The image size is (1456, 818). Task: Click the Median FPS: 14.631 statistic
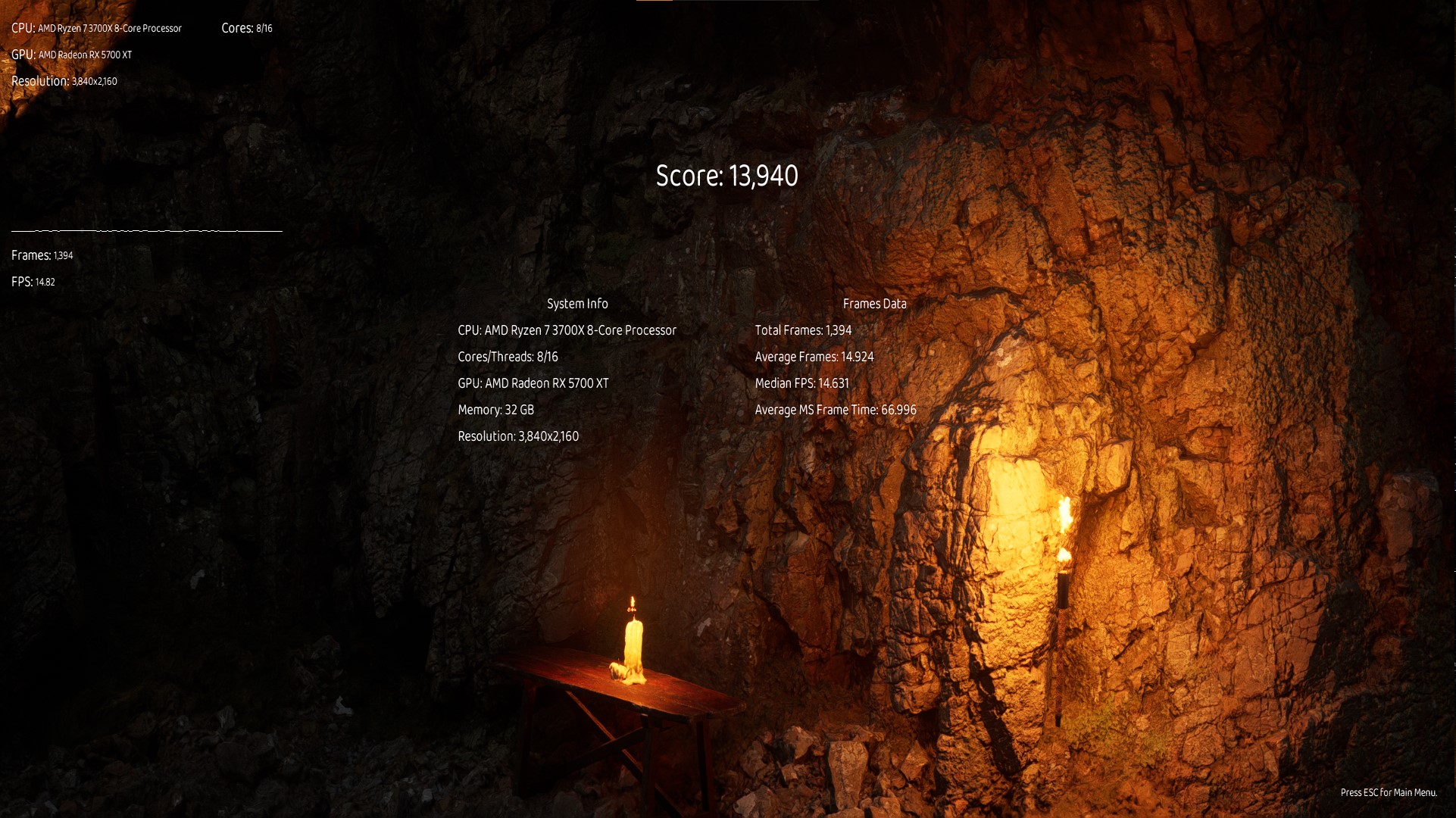tap(801, 383)
